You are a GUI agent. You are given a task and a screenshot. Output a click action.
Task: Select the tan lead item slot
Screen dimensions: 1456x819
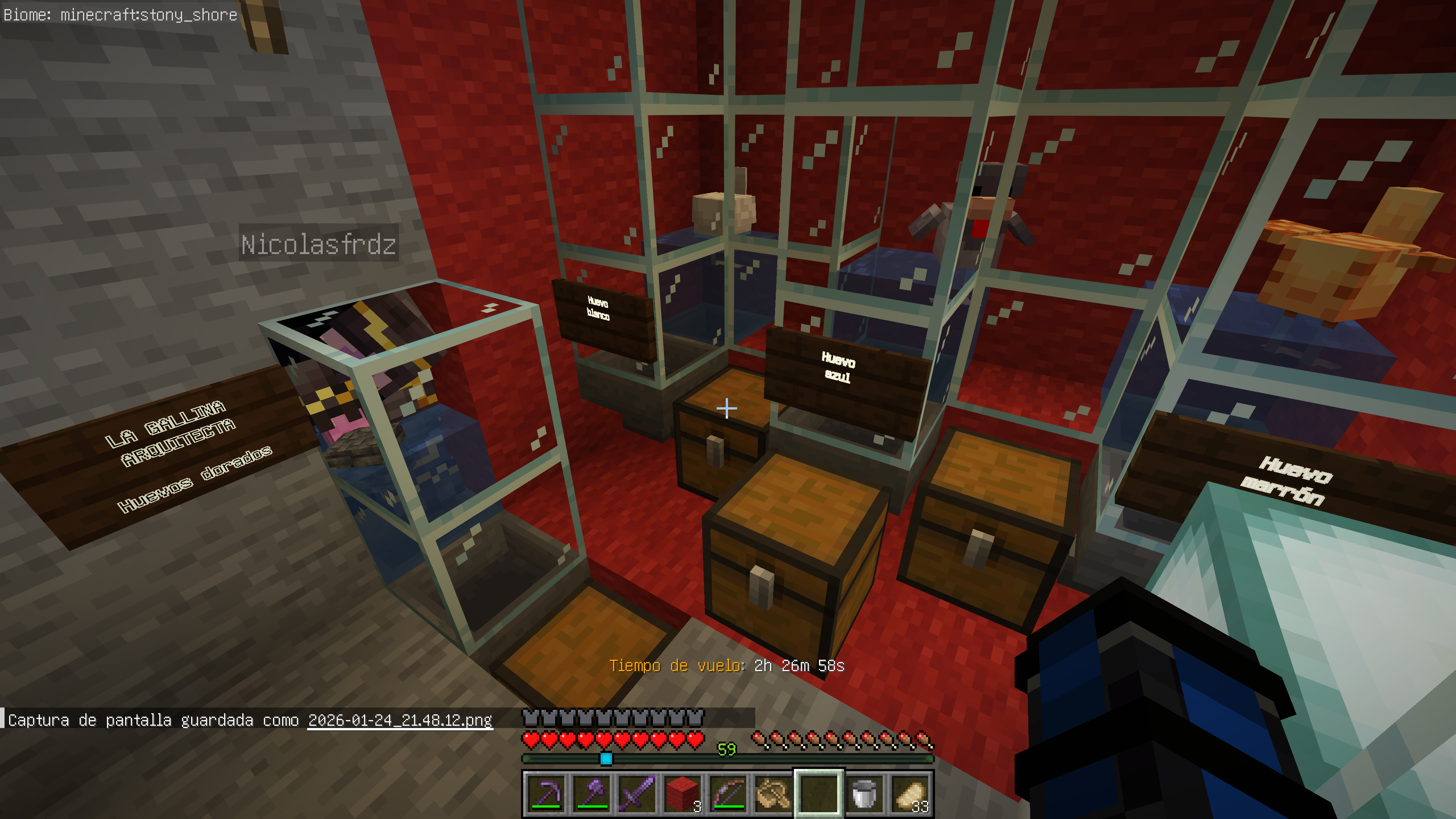point(773,794)
